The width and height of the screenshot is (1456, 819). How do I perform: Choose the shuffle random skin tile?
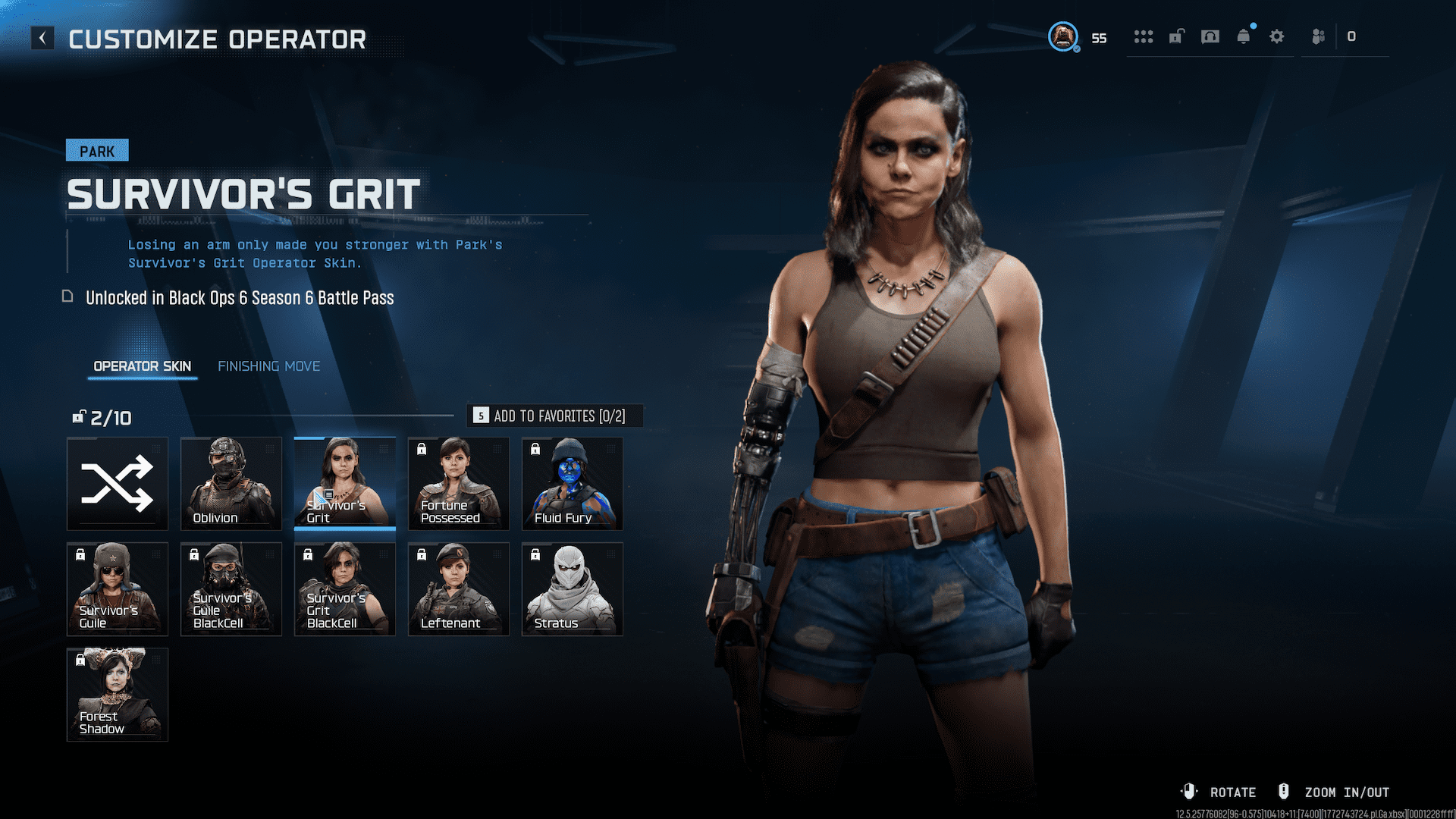(118, 484)
